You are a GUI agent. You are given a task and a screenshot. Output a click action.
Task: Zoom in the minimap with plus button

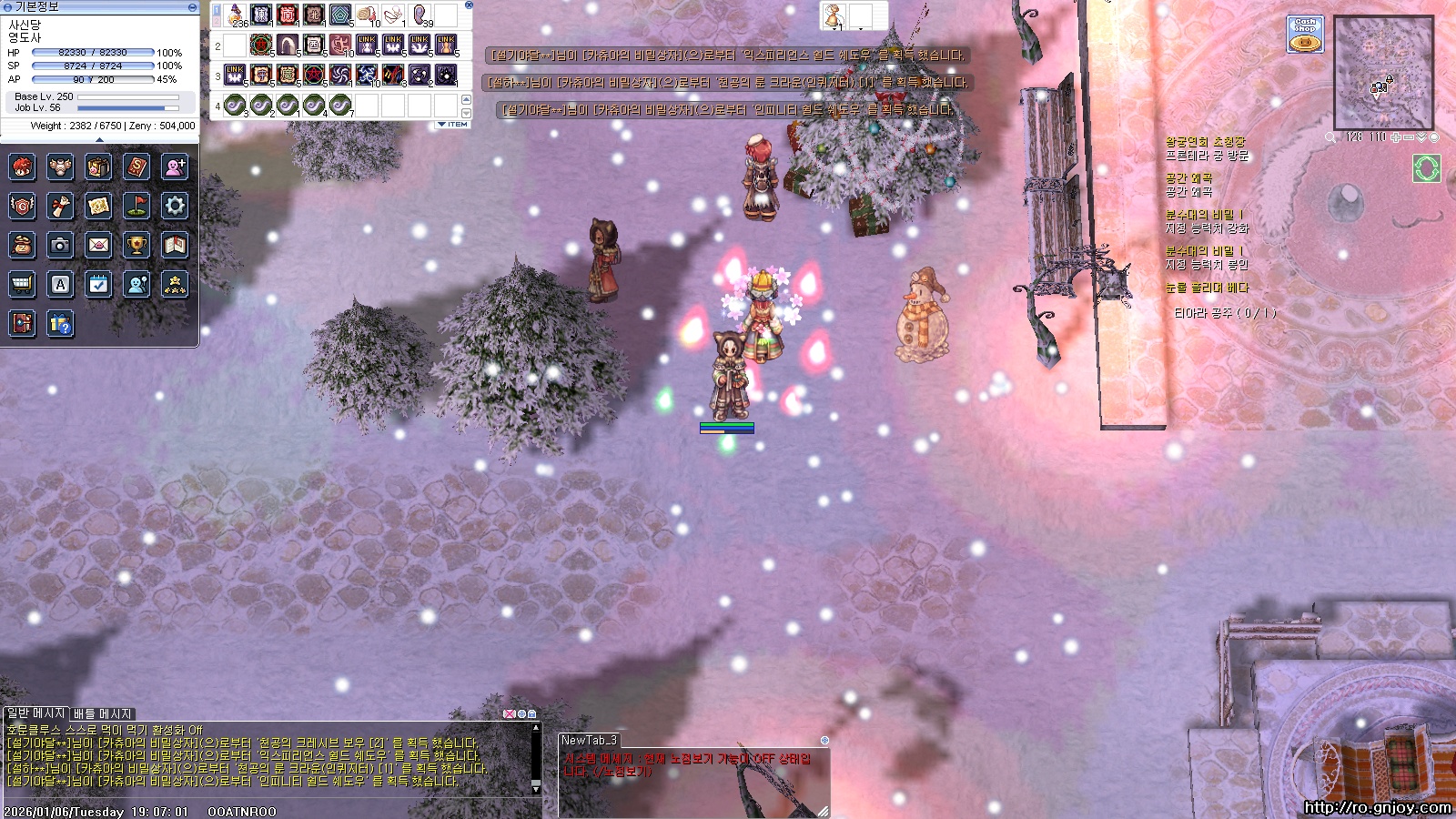point(1397,137)
